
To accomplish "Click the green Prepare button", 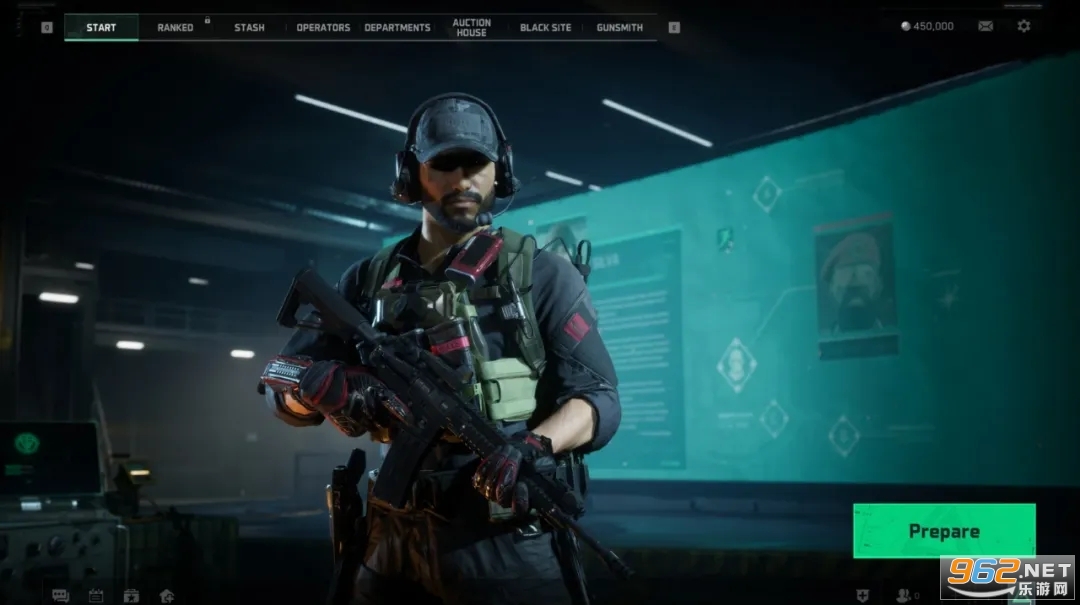I will pyautogui.click(x=943, y=531).
